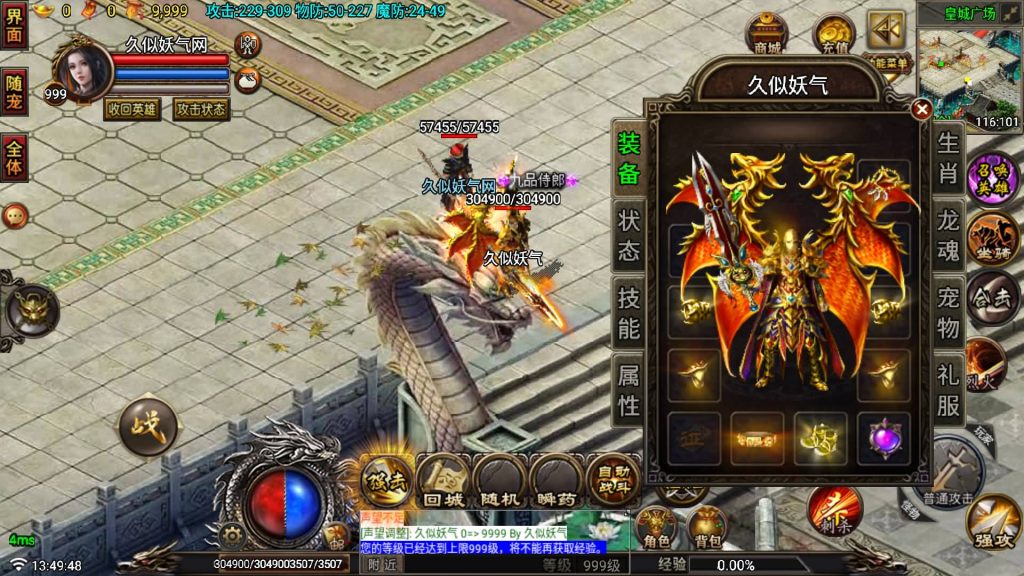Open the 技能 skills tab
Viewport: 1024px width, 576px height.
(x=628, y=312)
